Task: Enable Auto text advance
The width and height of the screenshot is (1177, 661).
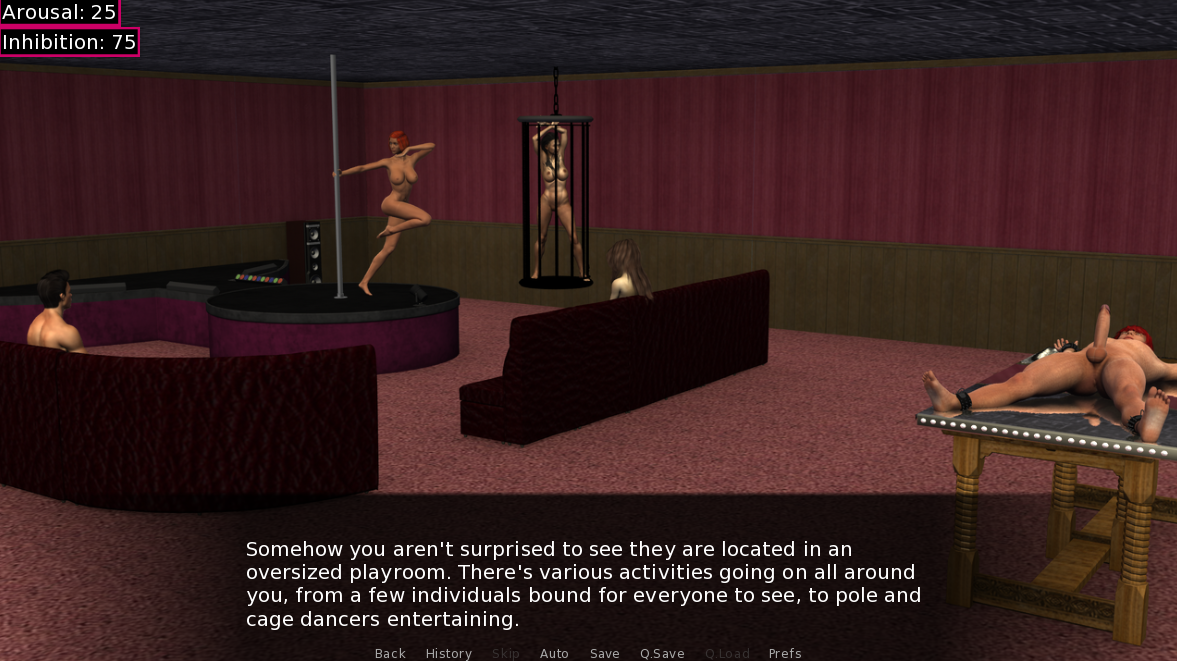Action: (x=554, y=653)
